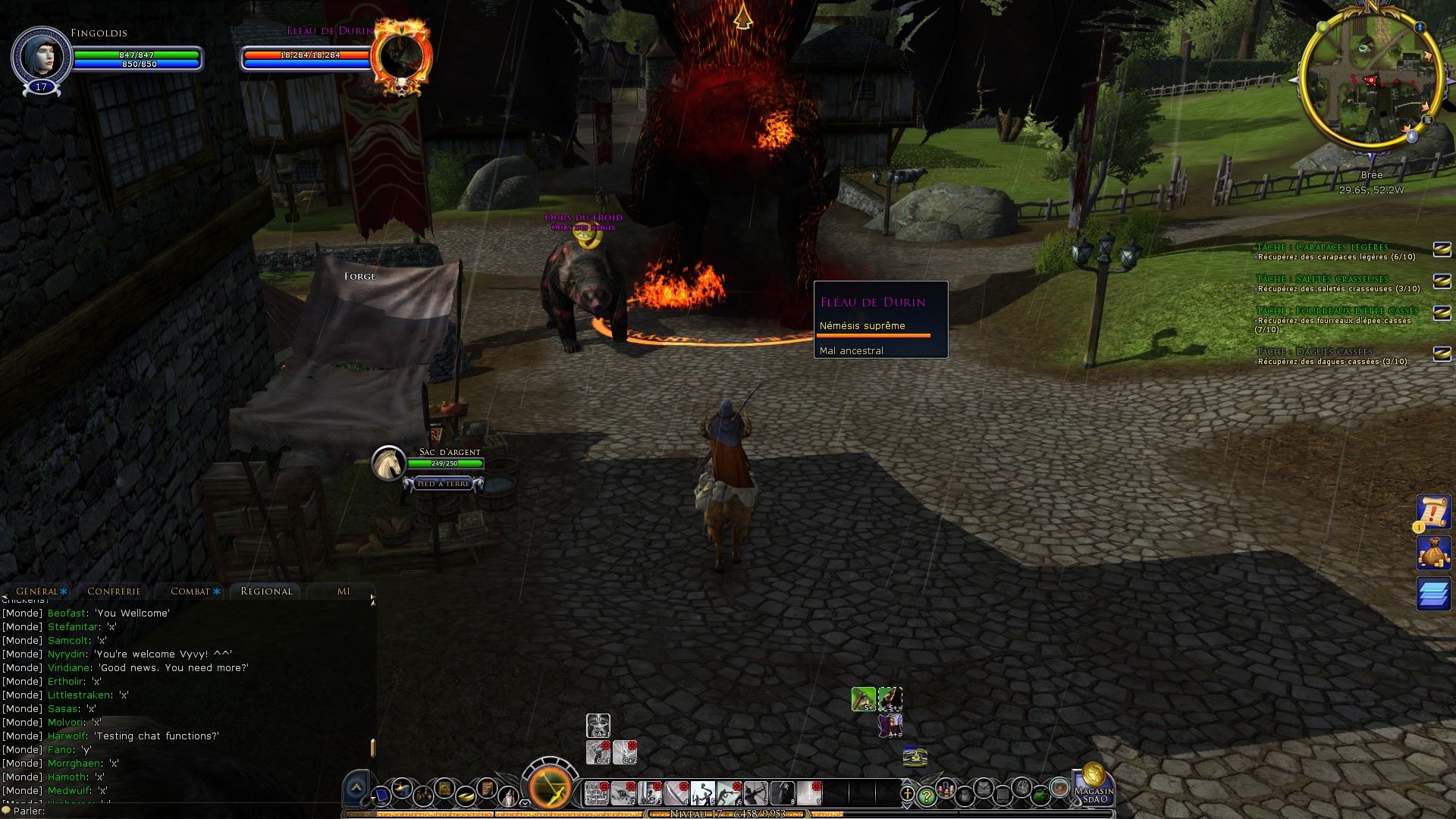Image resolution: width=1456 pixels, height=819 pixels.
Task: Use the green axe skill icon
Action: tap(863, 698)
